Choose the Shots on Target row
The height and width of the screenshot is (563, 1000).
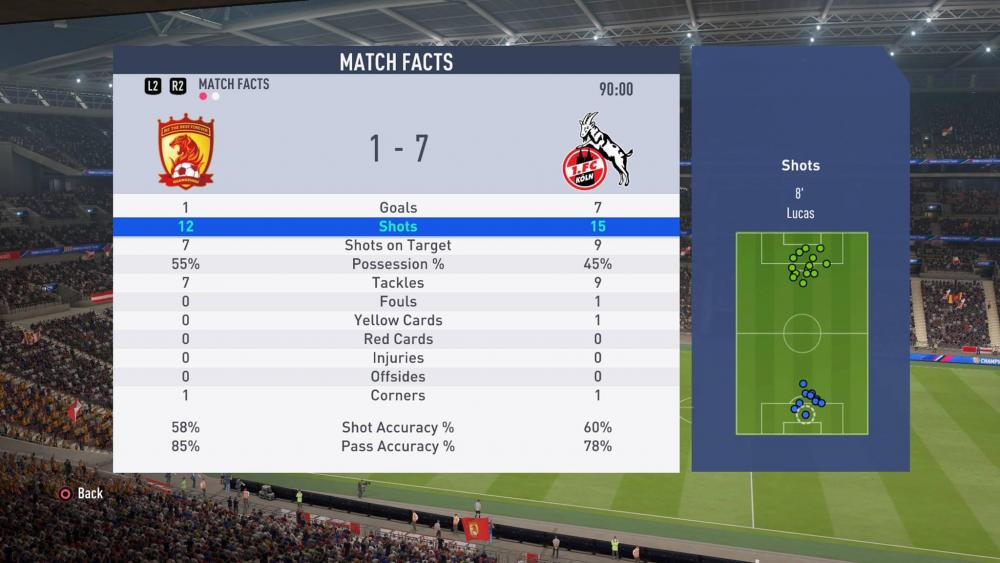click(397, 245)
